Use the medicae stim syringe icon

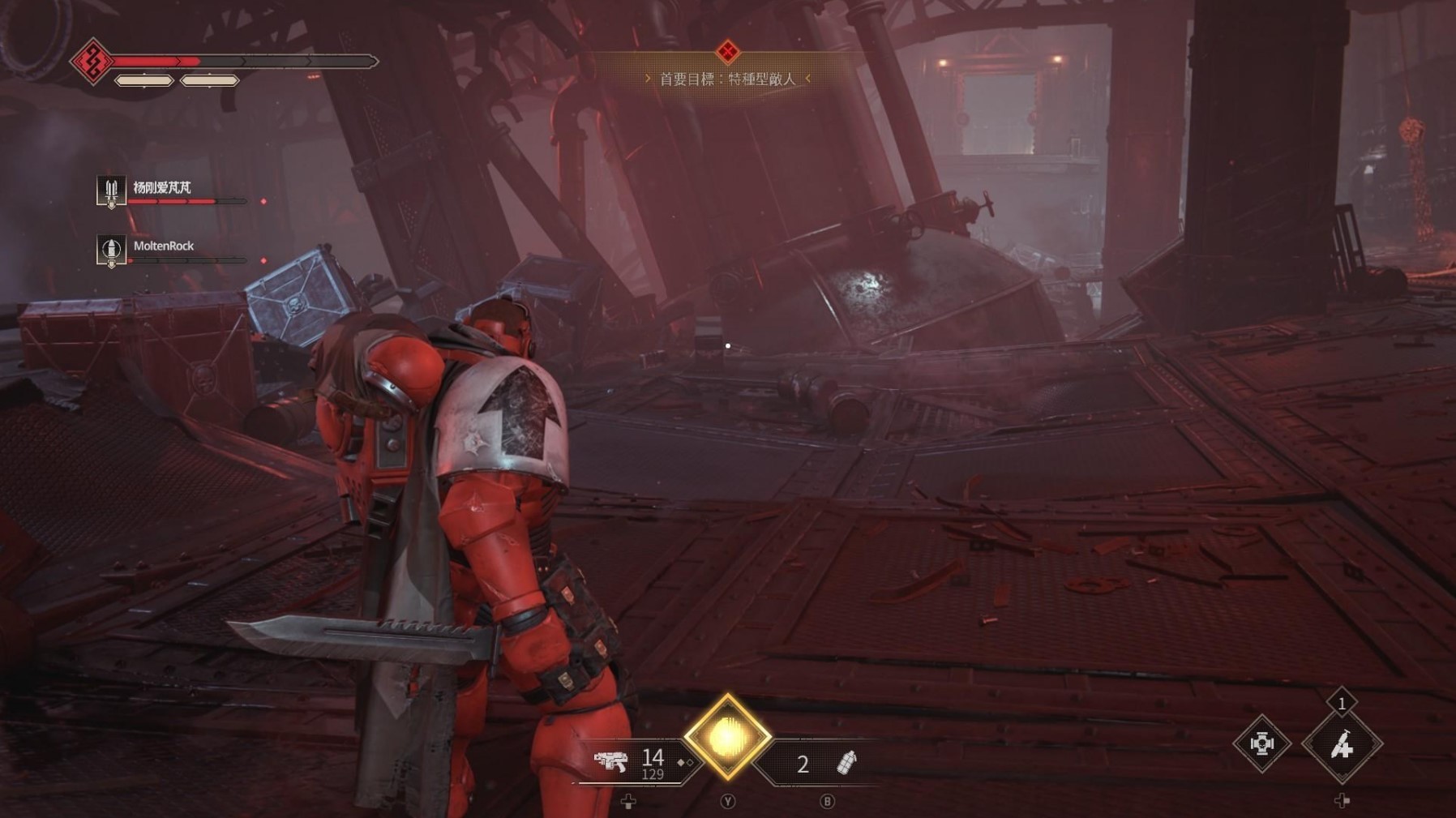coord(1342,744)
